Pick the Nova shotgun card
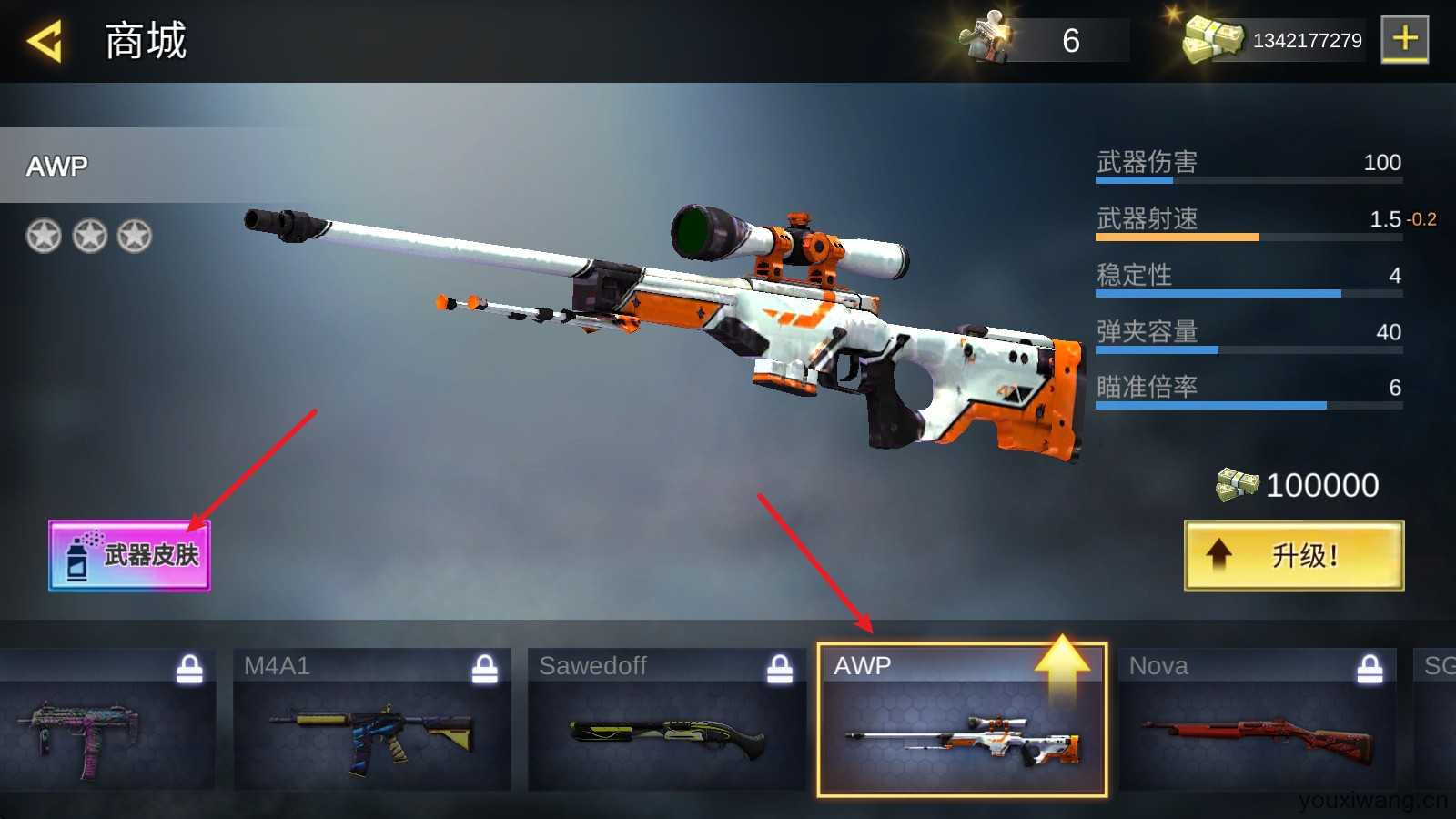1456x819 pixels. pos(1257,721)
